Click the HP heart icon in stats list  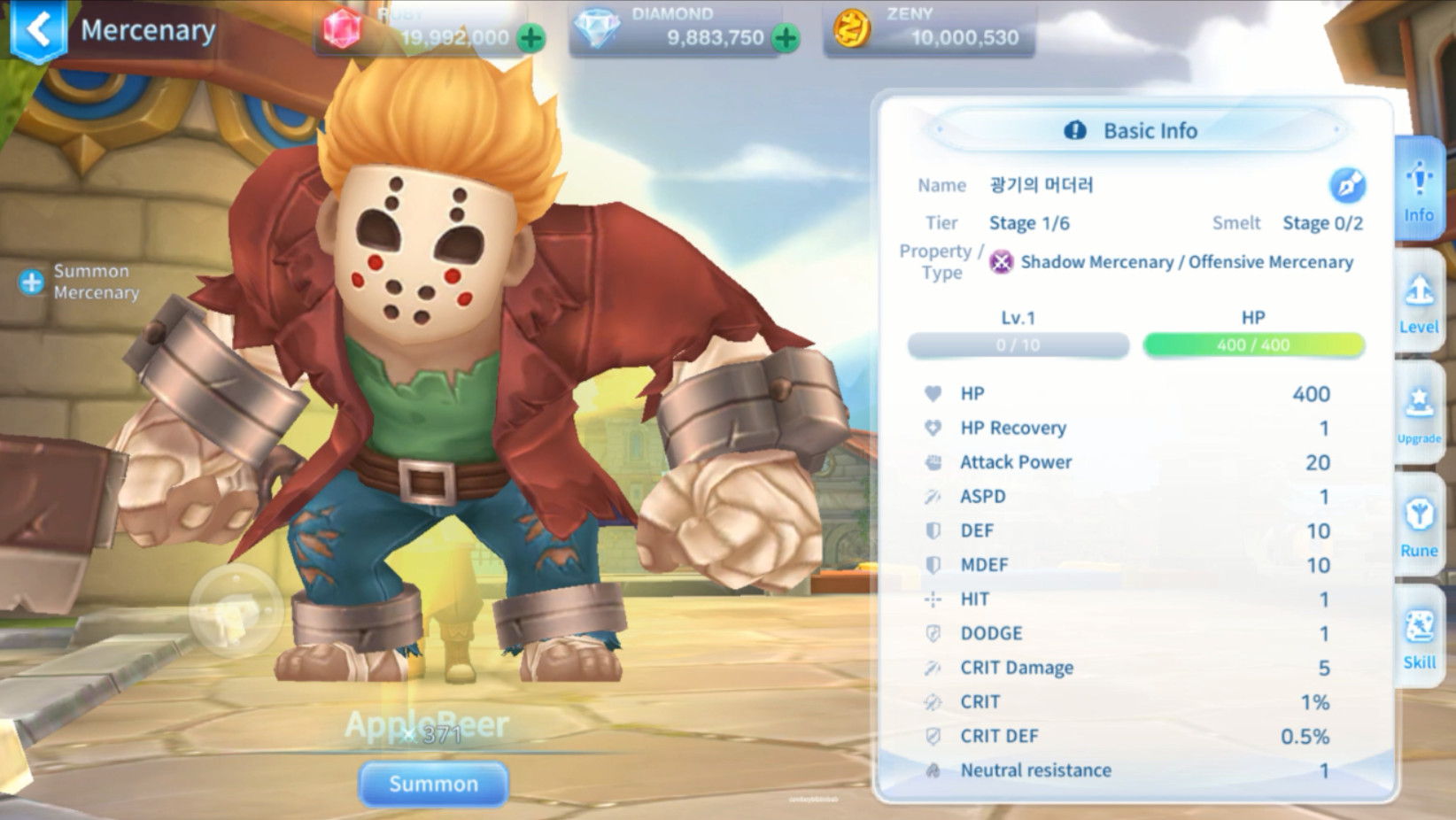pos(932,393)
